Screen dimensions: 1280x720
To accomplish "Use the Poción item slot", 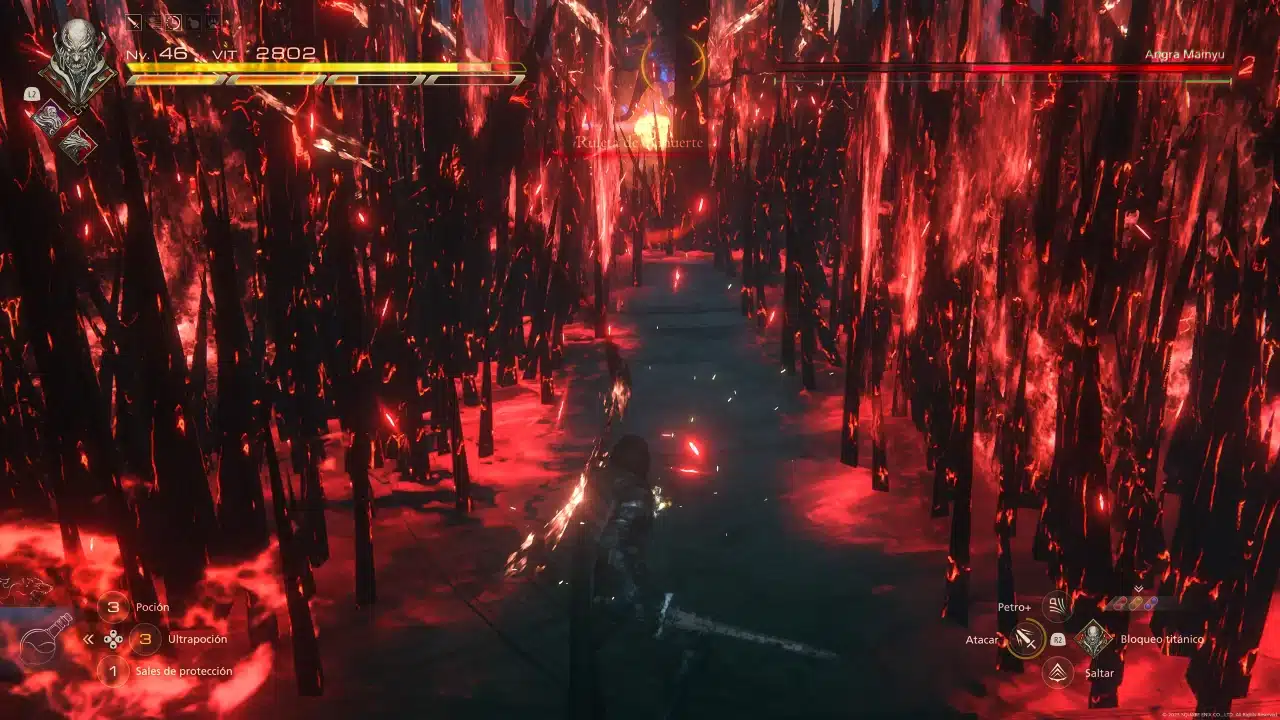I will point(113,607).
